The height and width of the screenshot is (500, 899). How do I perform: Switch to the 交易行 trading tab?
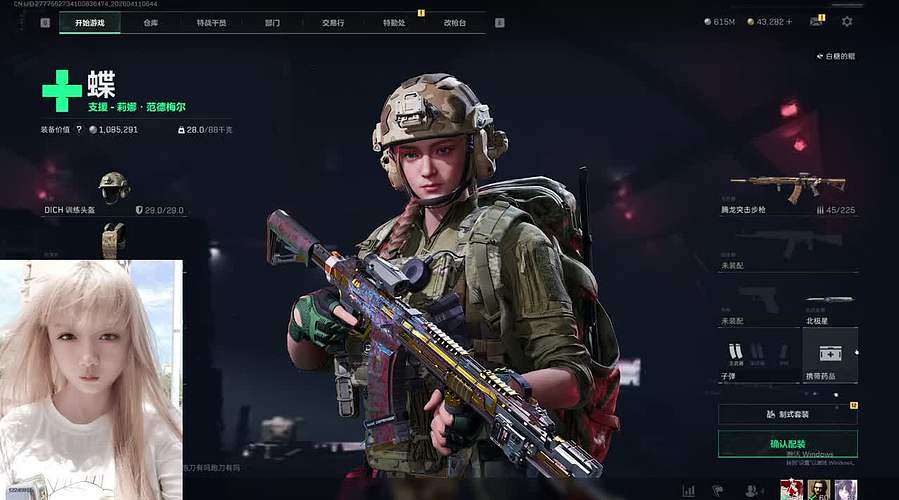point(333,22)
